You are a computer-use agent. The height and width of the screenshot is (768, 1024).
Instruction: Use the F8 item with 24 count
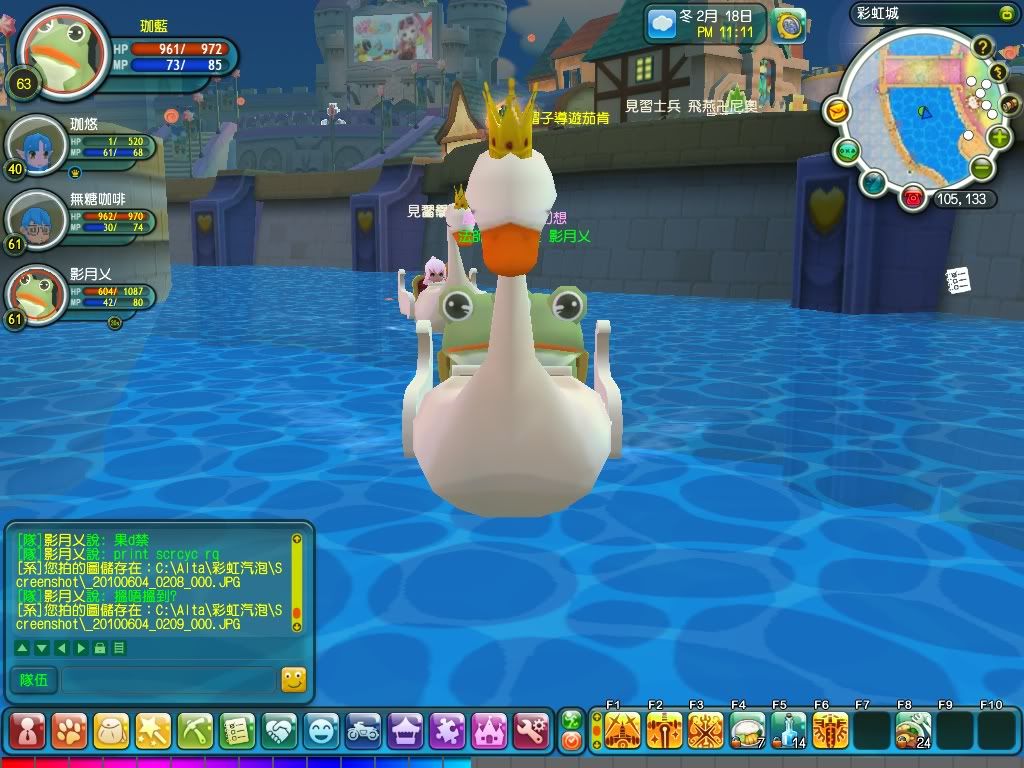point(912,731)
